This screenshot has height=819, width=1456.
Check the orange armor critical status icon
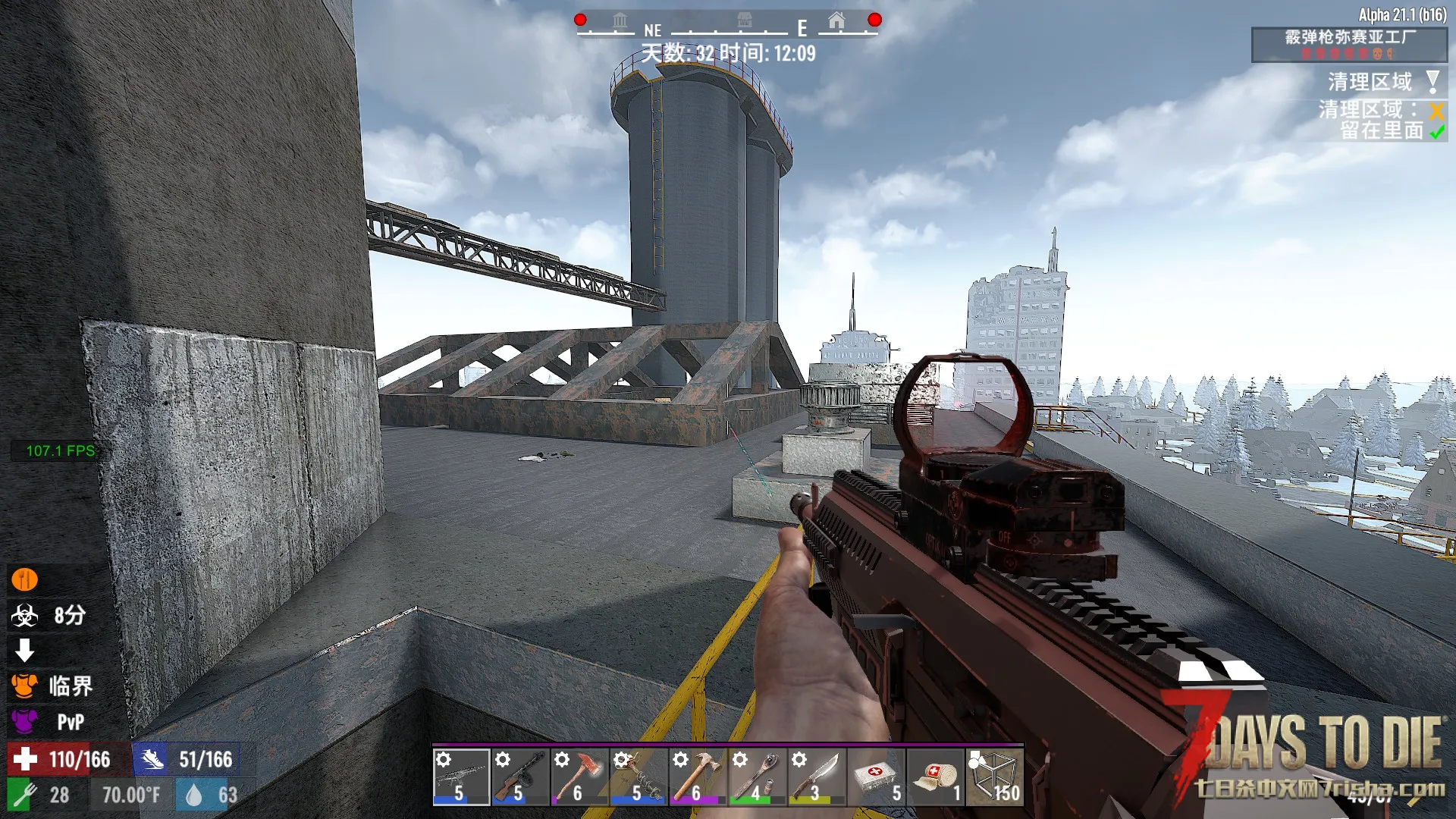24,686
